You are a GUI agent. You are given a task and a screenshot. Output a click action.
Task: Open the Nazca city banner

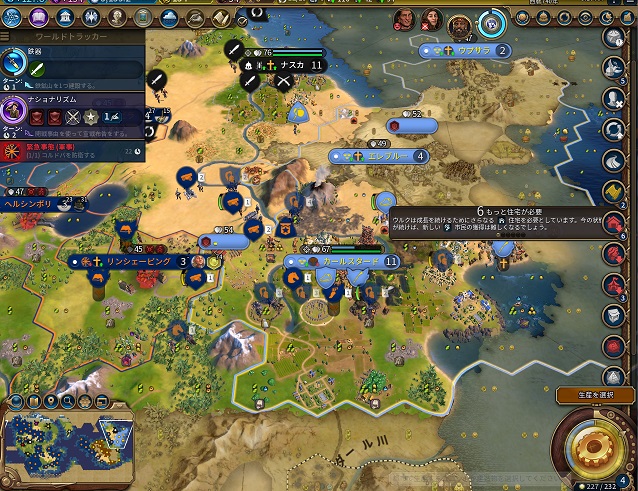[288, 64]
